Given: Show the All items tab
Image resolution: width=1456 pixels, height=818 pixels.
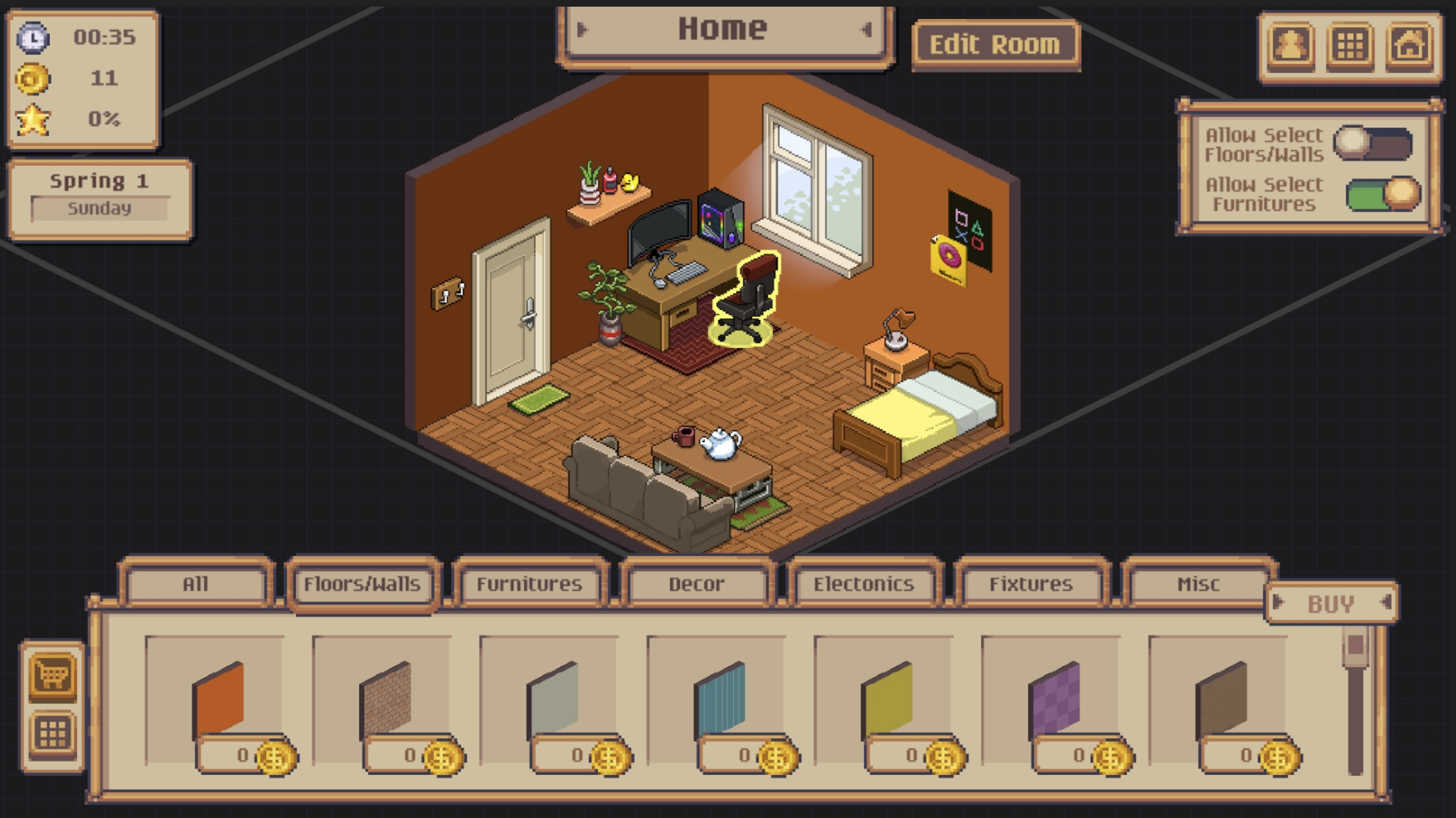Looking at the screenshot, I should tap(196, 584).
